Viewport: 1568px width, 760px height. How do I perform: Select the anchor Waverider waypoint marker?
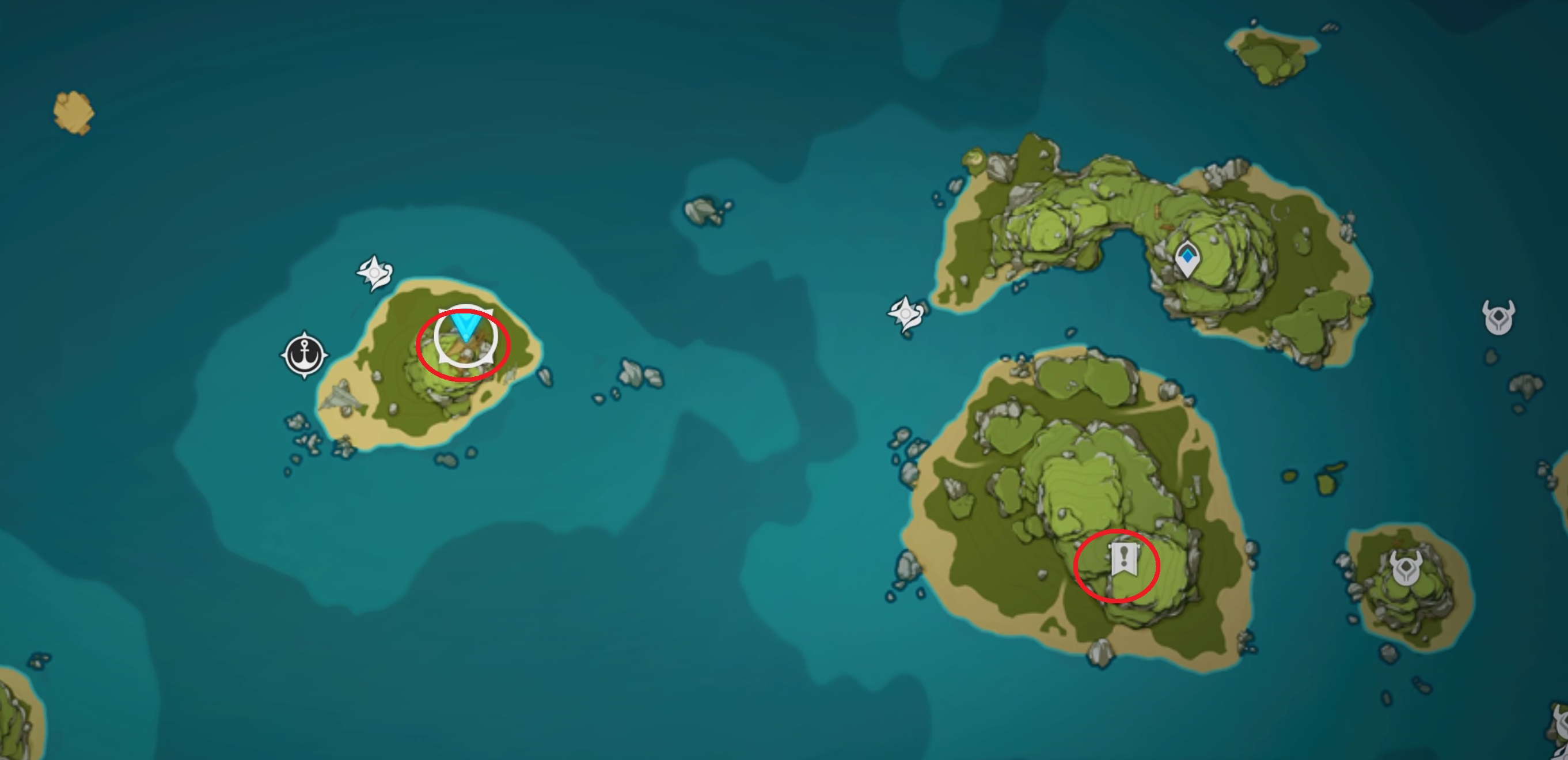[x=305, y=355]
